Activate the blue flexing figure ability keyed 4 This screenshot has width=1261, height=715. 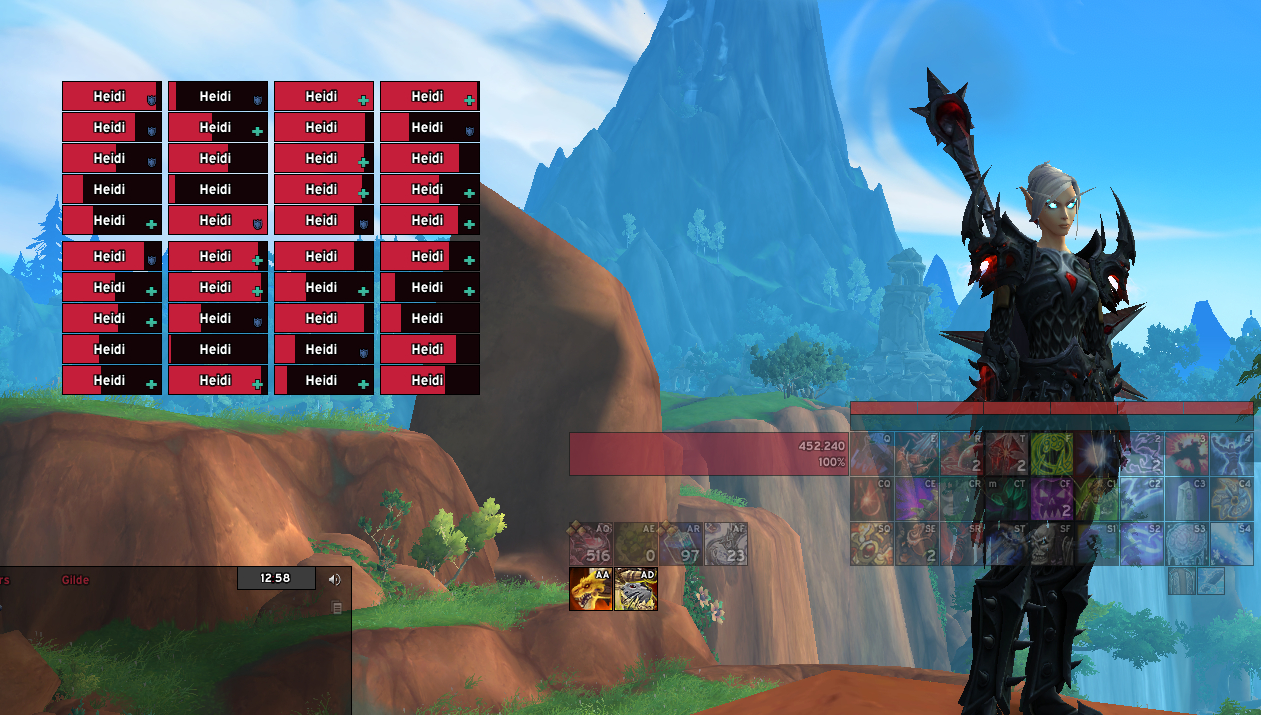[1232, 454]
